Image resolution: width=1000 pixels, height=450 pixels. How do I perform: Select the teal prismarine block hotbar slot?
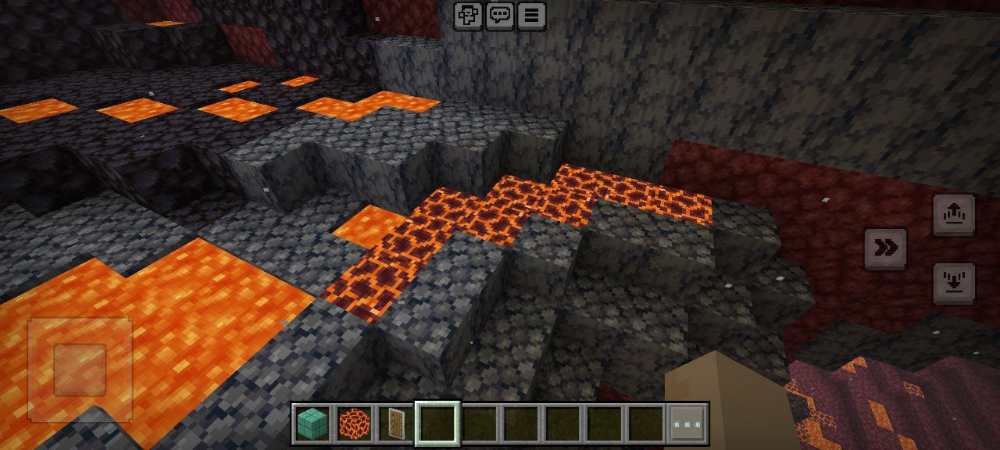click(x=311, y=423)
